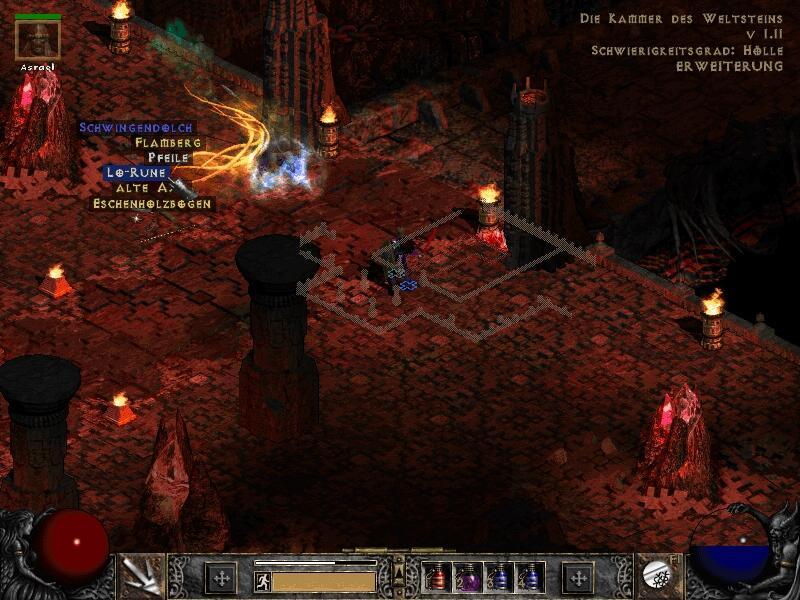Use the red healing potion in belt

pyautogui.click(x=438, y=577)
